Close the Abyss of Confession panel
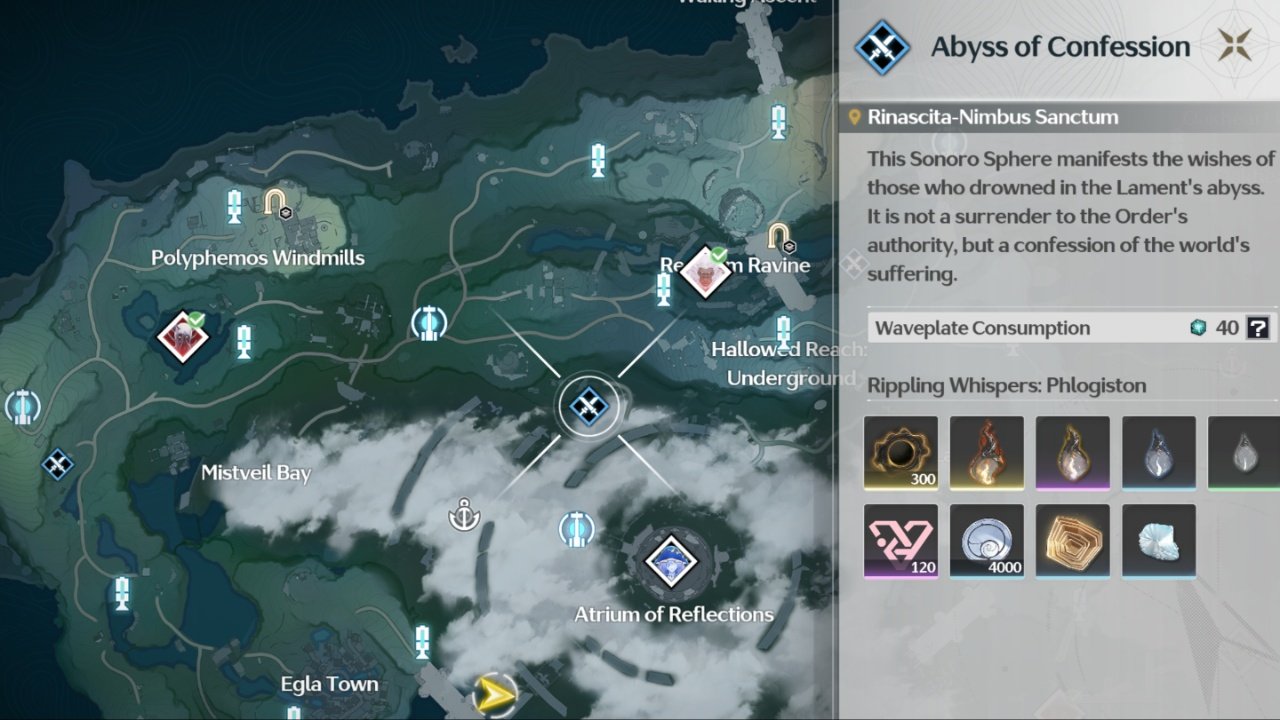1280x720 pixels. click(1234, 46)
